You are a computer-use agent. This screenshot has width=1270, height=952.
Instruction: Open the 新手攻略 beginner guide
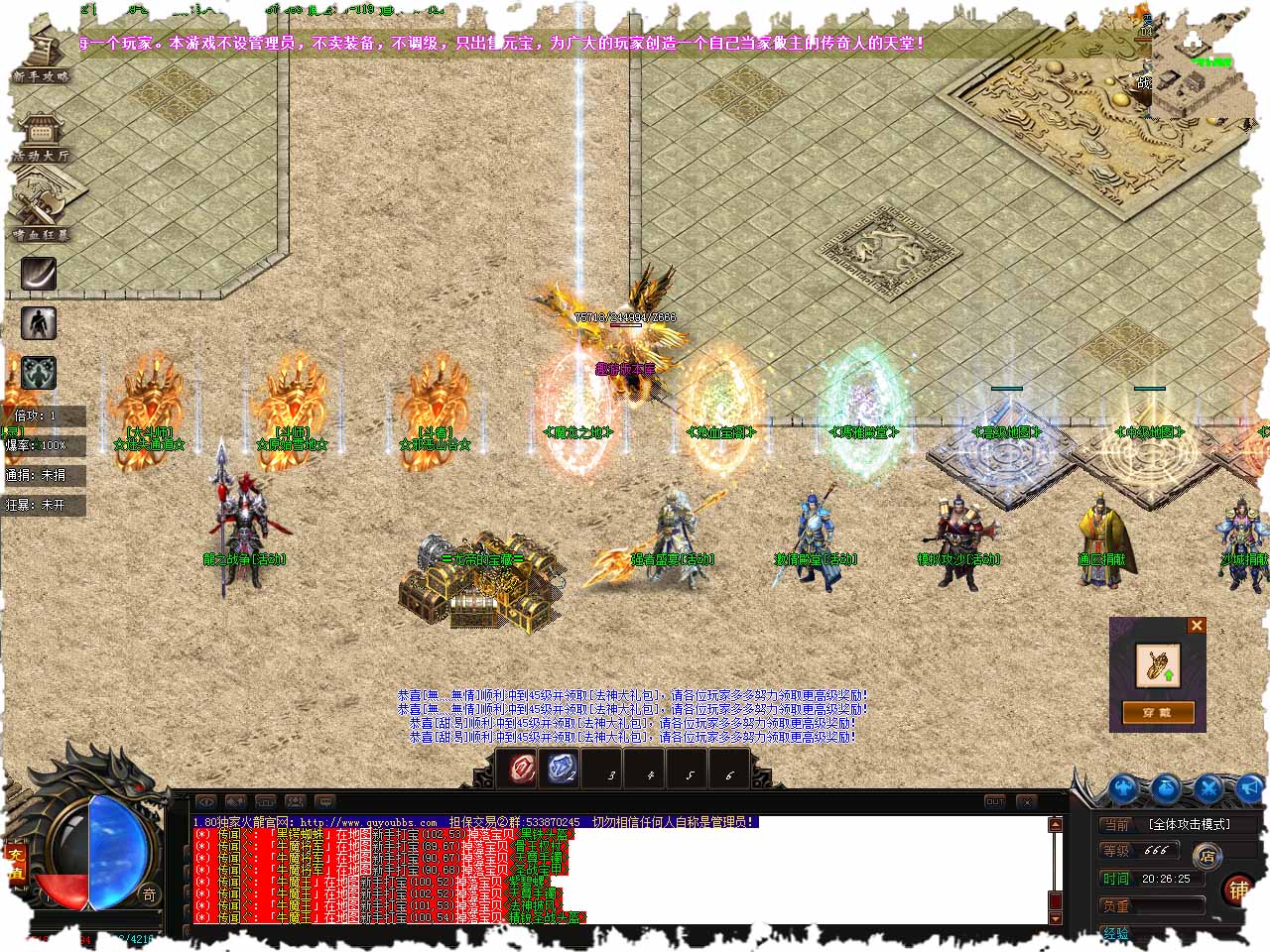pos(42,58)
